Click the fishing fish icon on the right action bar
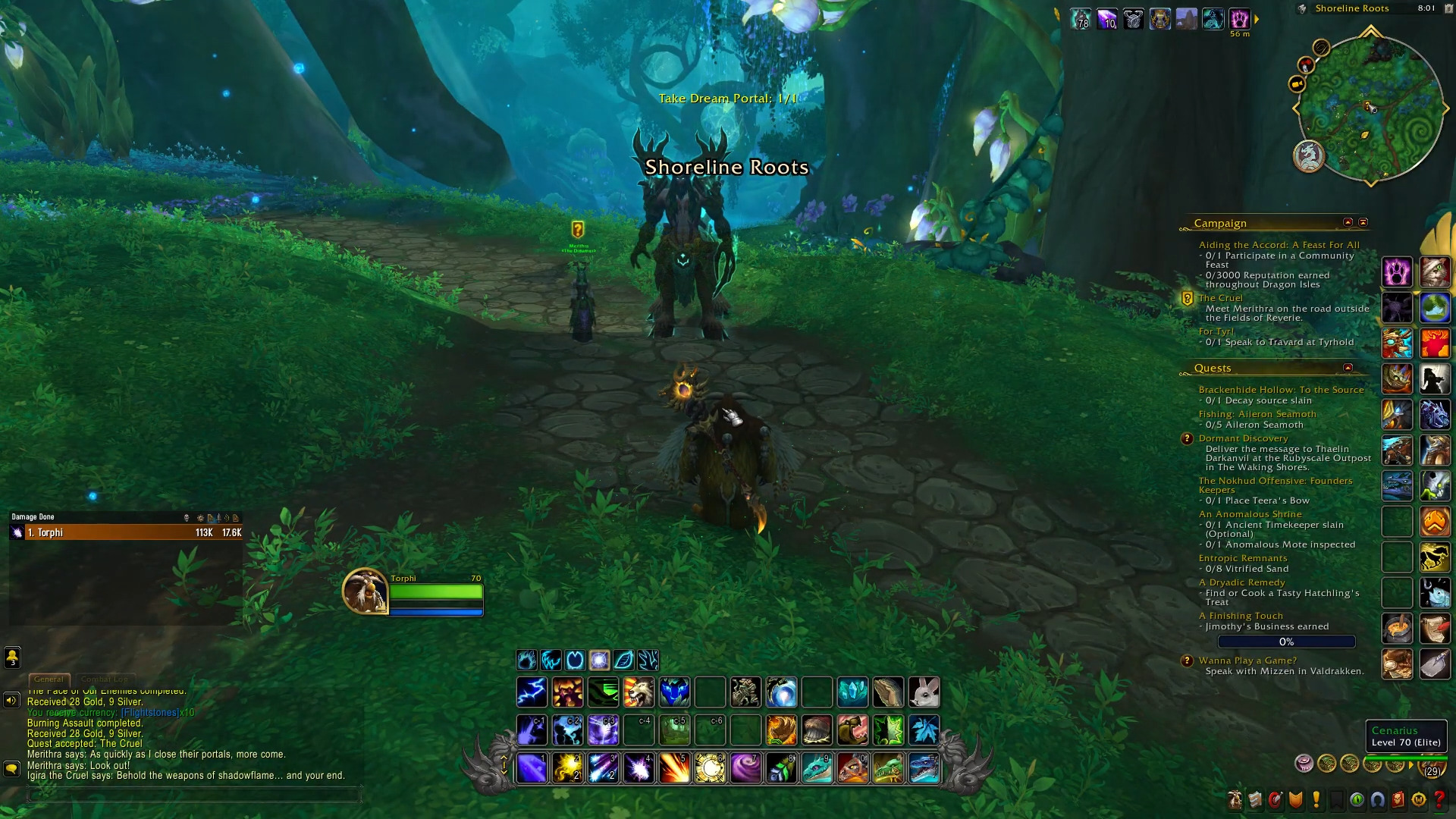This screenshot has width=1456, height=819. [1436, 592]
